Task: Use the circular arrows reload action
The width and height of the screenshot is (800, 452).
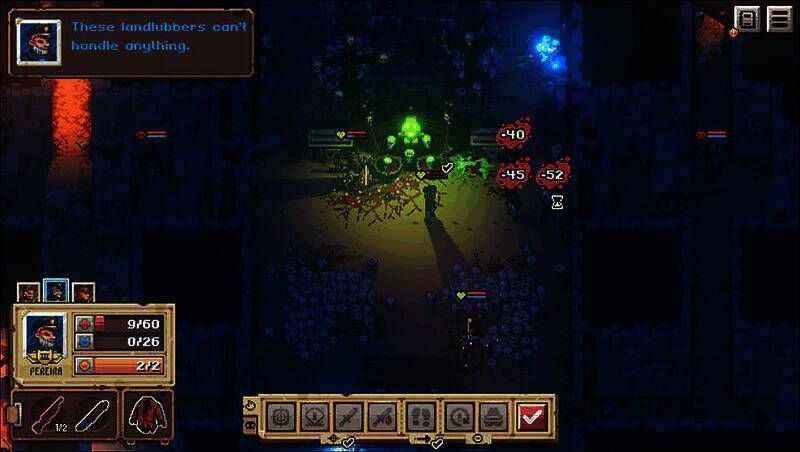Action: [x=457, y=416]
